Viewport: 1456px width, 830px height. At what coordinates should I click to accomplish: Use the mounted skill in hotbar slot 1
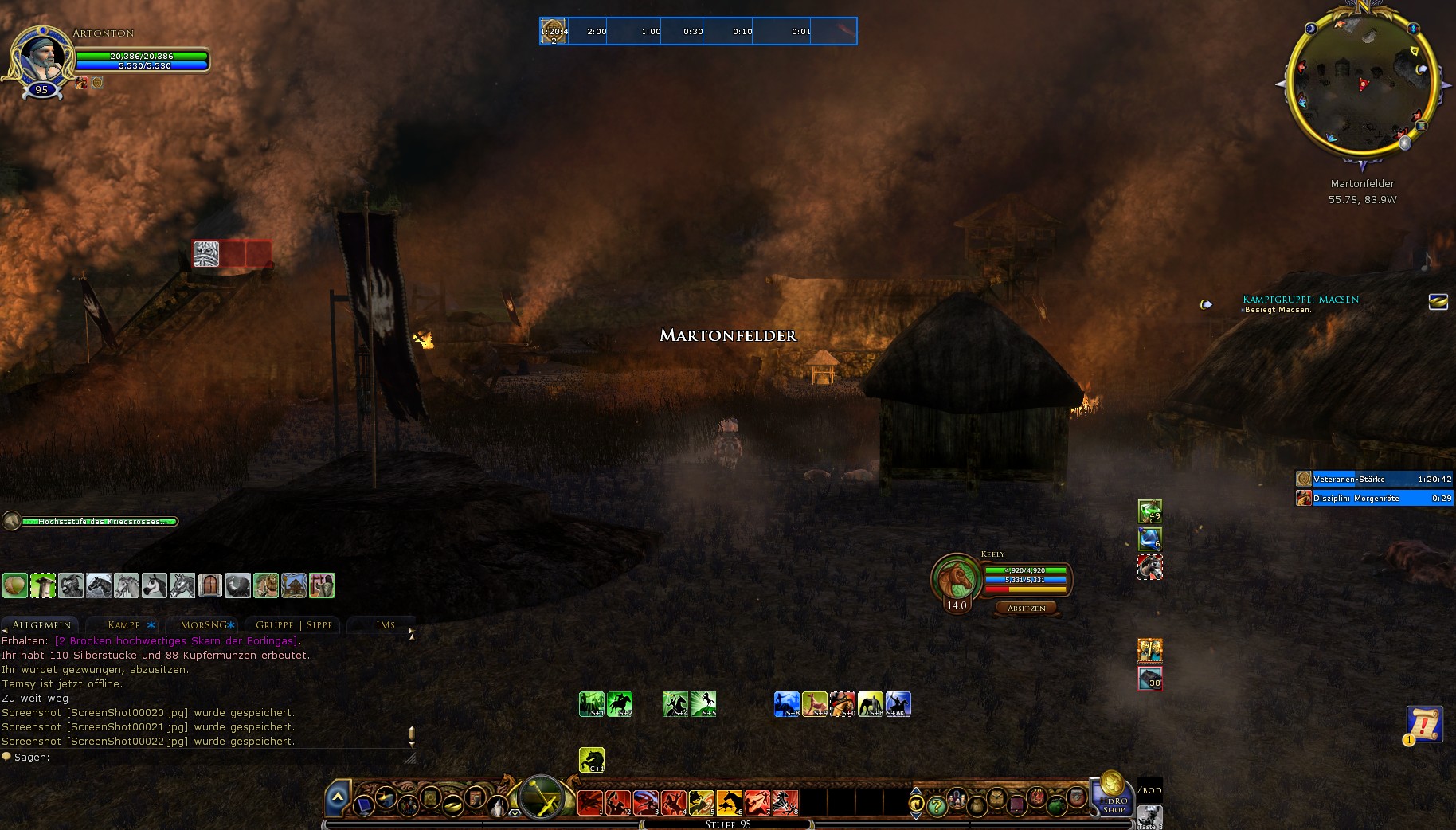pos(590,802)
